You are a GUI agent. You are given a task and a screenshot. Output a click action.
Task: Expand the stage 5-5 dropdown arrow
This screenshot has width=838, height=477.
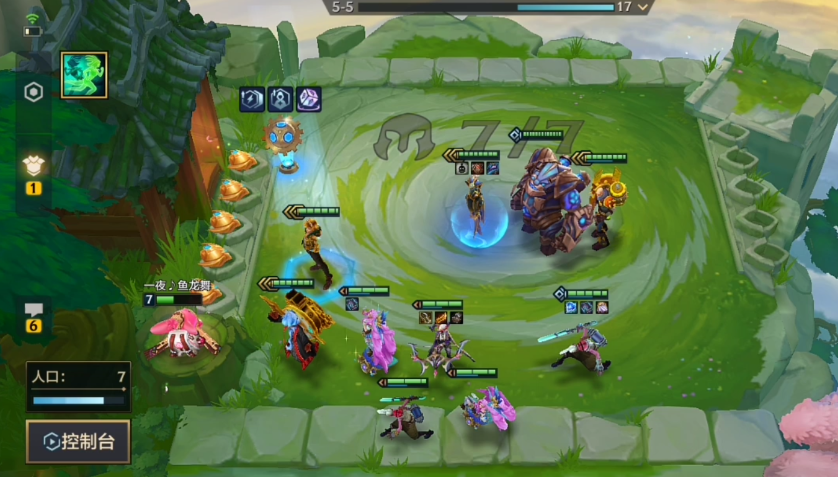(x=644, y=7)
